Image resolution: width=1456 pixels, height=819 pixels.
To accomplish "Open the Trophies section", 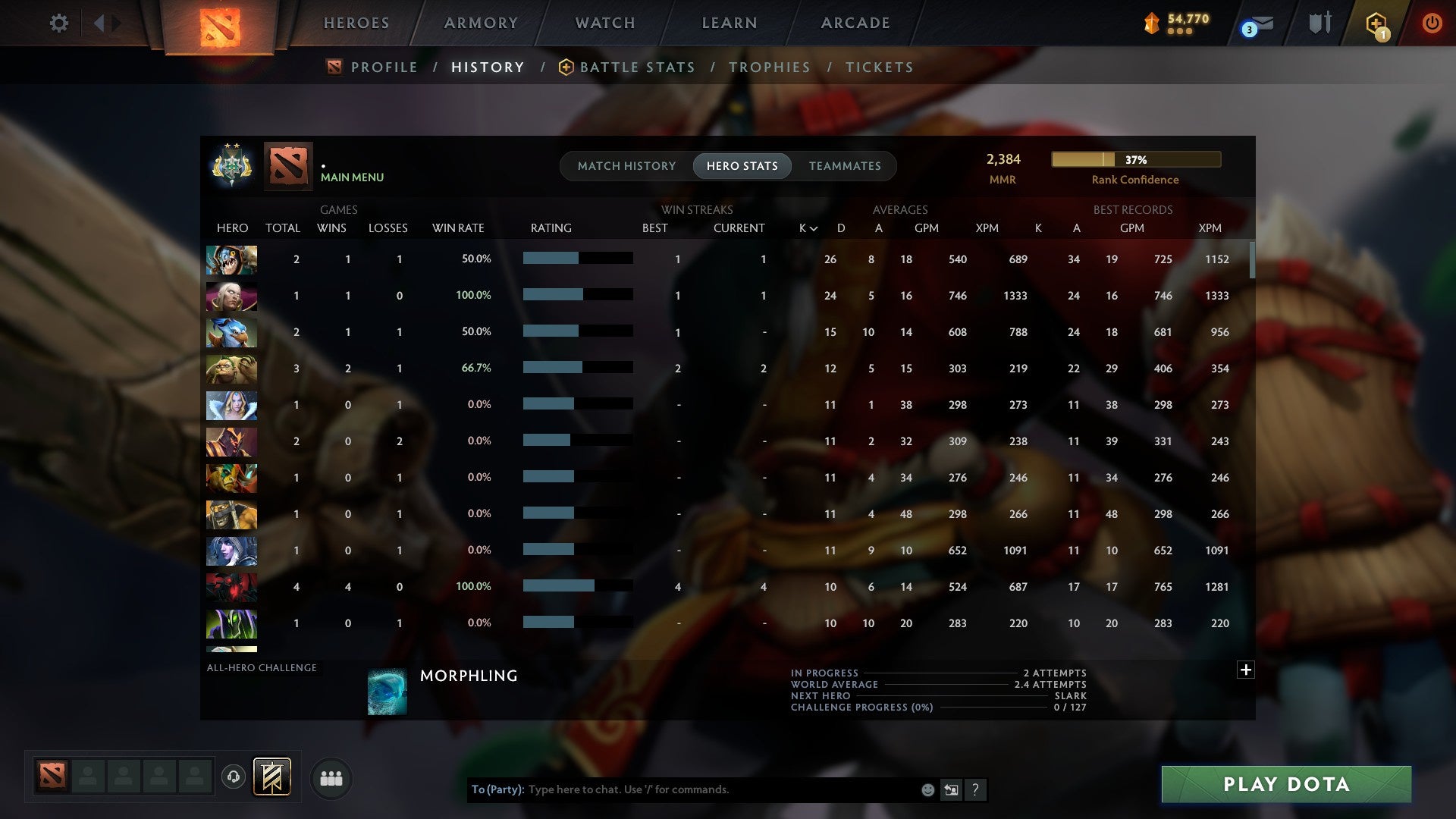I will tap(769, 67).
